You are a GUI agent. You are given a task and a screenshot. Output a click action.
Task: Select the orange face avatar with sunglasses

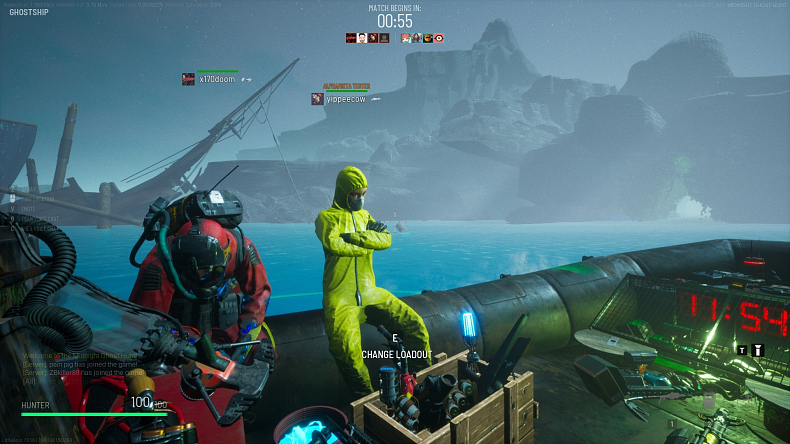(428, 38)
